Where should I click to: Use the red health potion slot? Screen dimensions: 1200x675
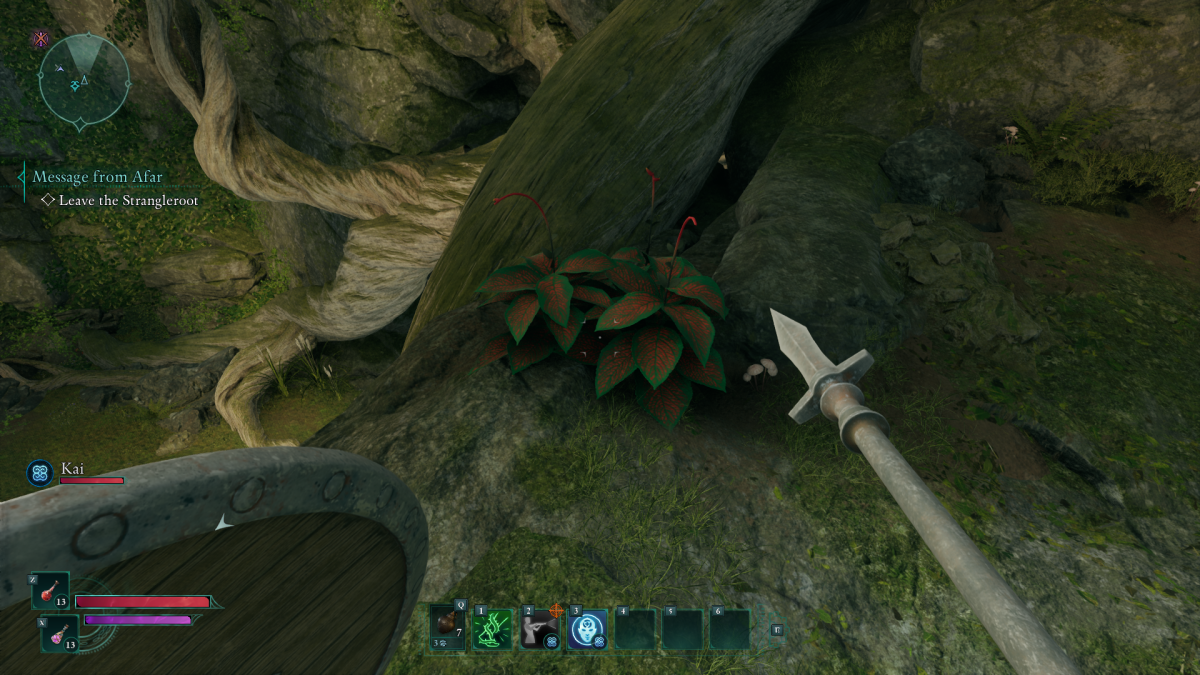50,591
